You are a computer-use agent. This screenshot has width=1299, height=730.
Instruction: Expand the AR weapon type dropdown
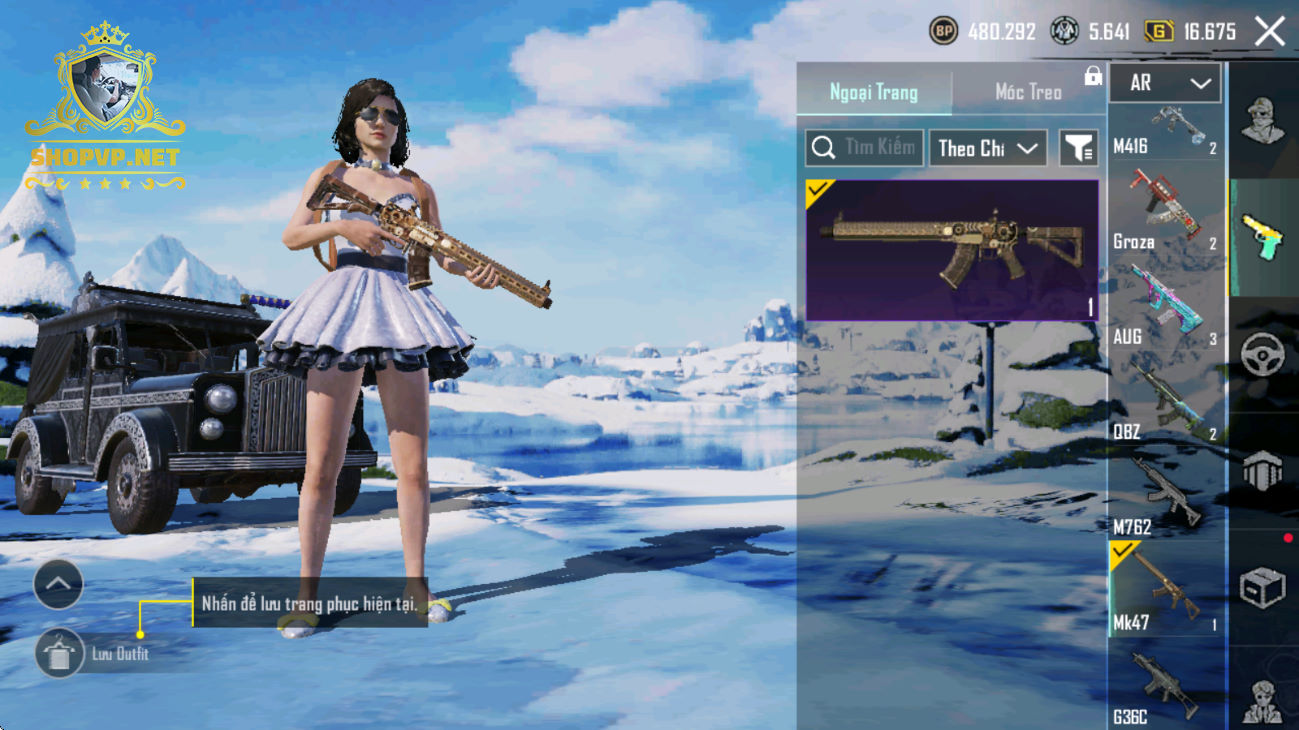1164,84
